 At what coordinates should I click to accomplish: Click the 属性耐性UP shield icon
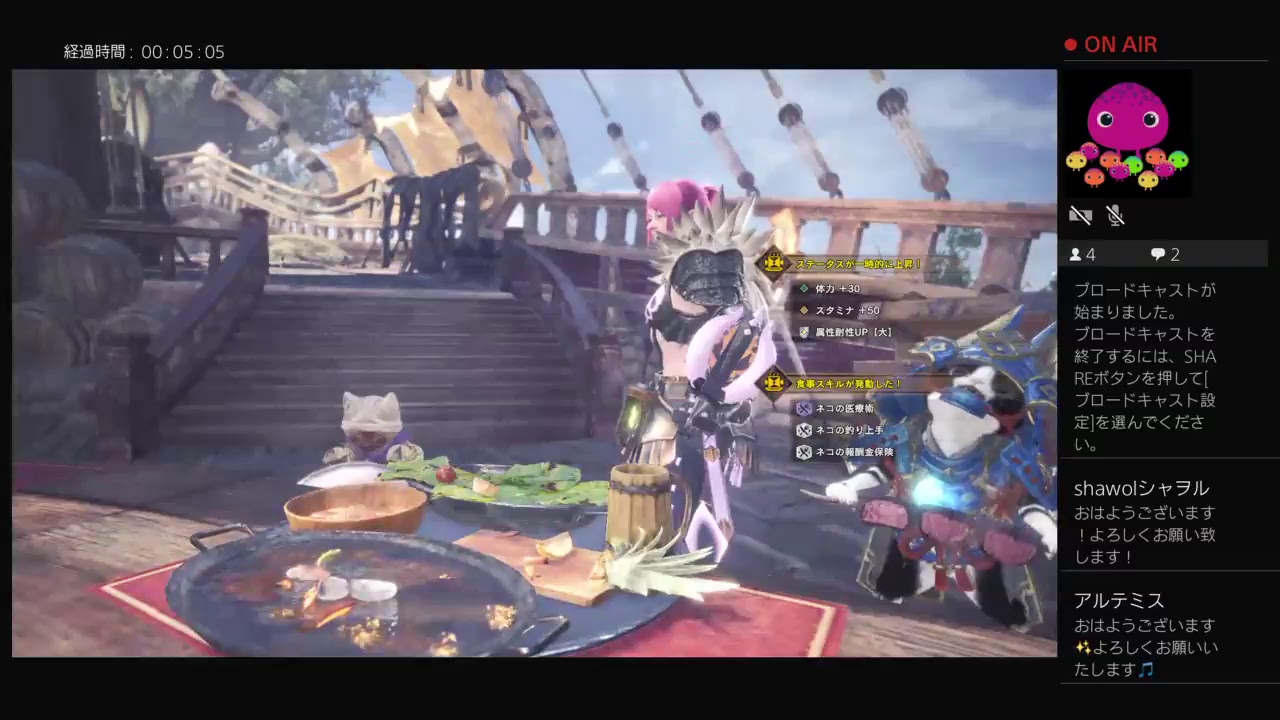tap(803, 331)
